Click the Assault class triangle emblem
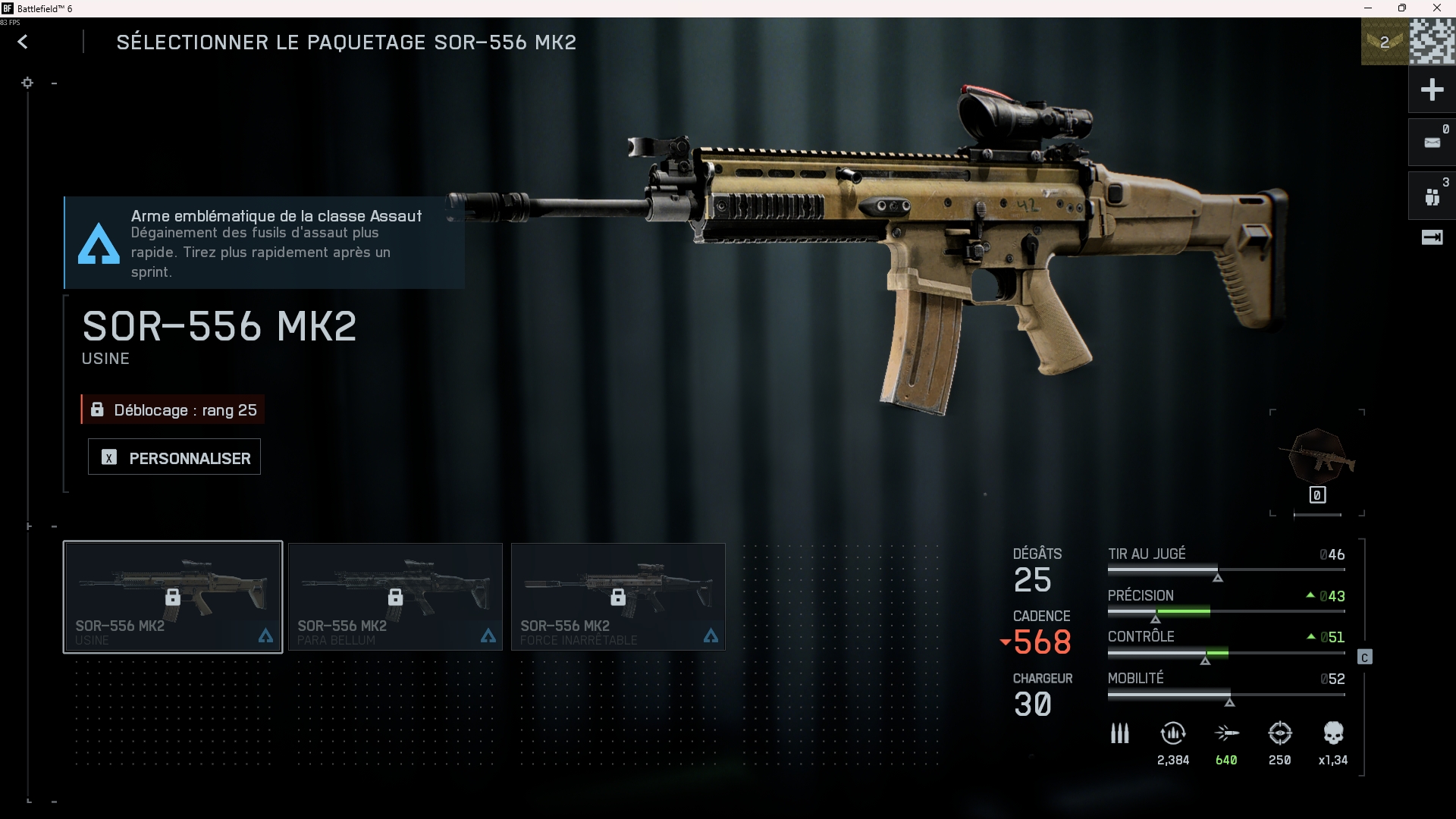This screenshot has width=1456, height=819. pyautogui.click(x=97, y=243)
